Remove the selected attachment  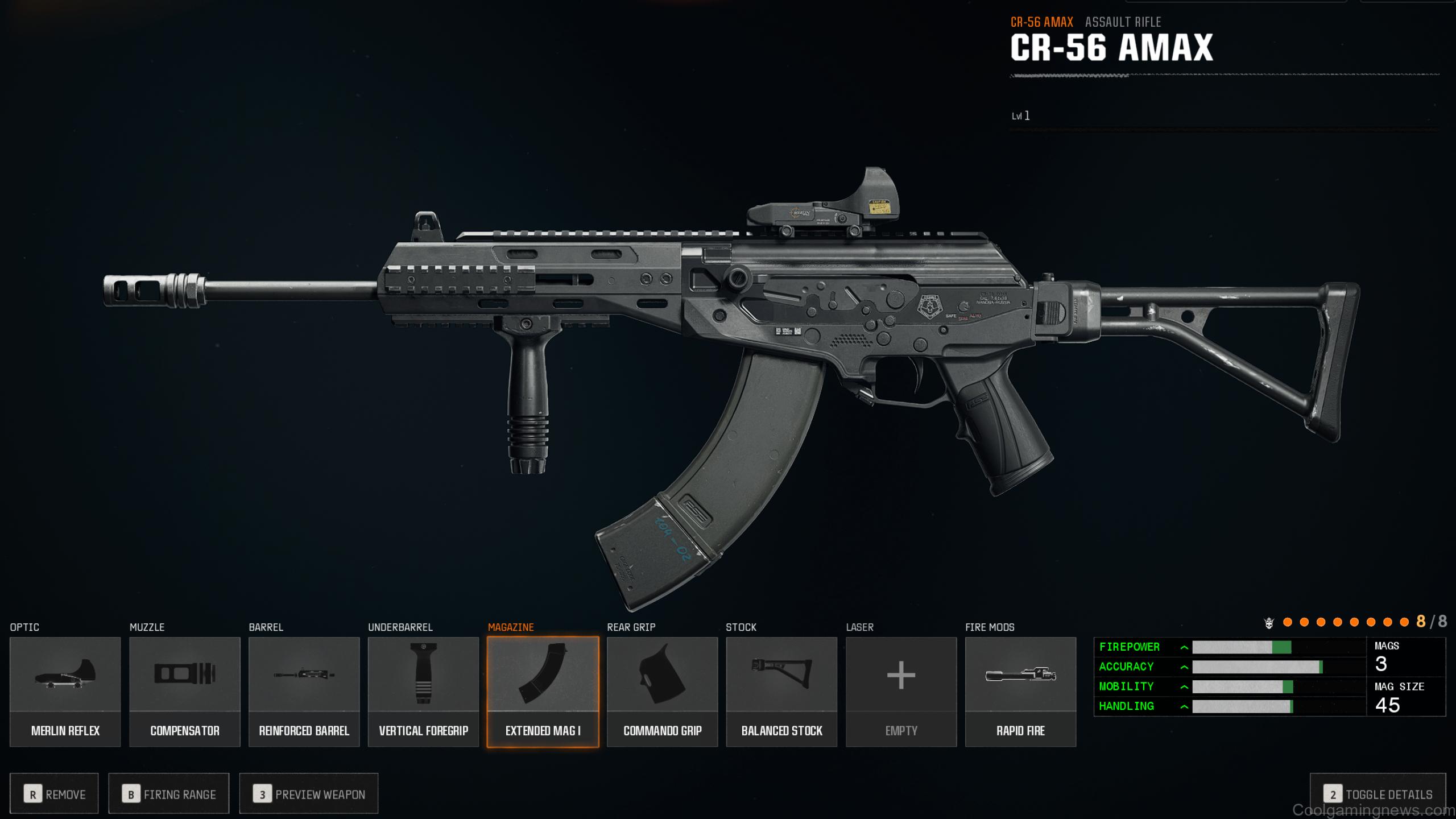[55, 793]
